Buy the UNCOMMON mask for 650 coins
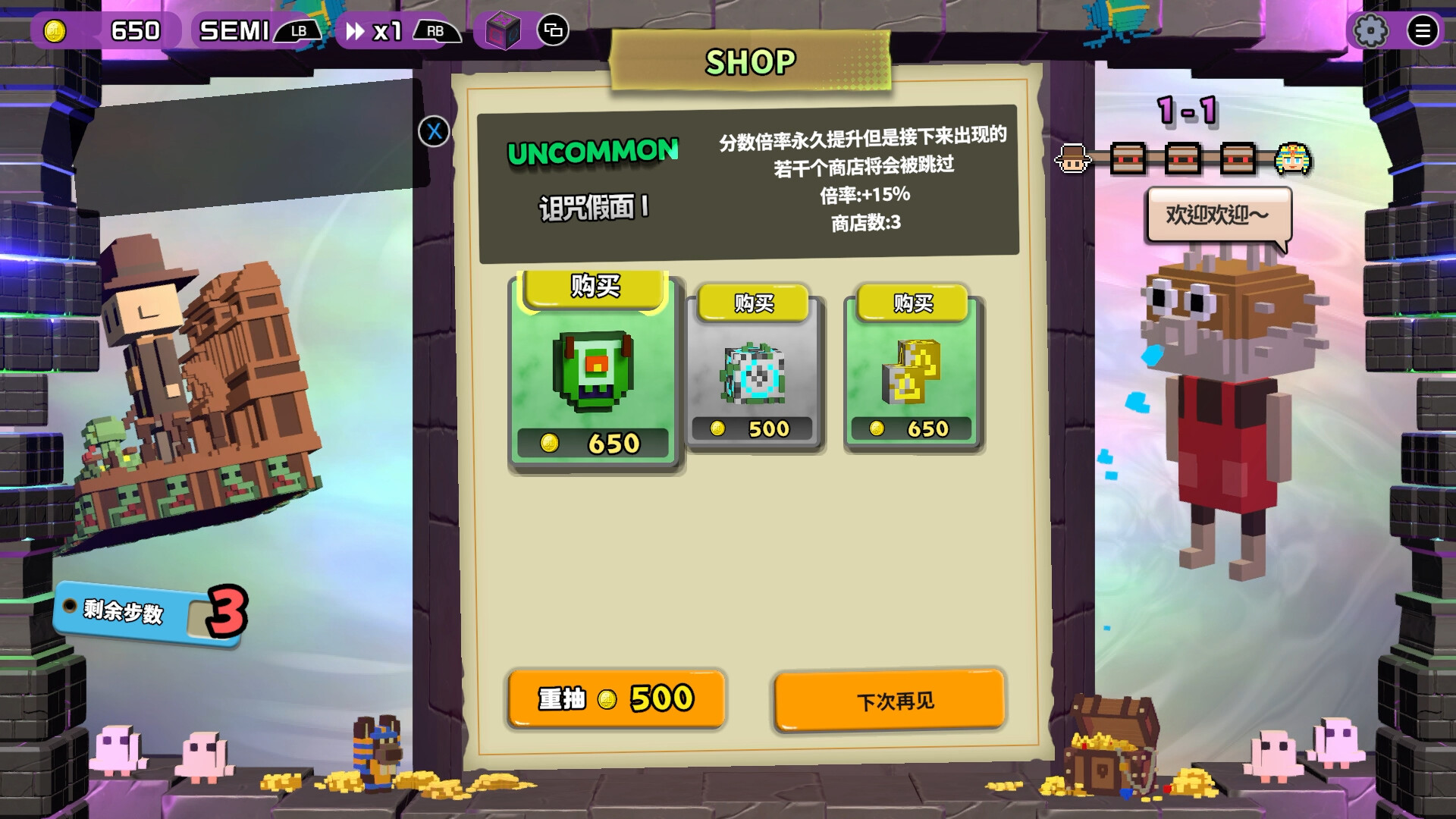1456x819 pixels. click(595, 289)
